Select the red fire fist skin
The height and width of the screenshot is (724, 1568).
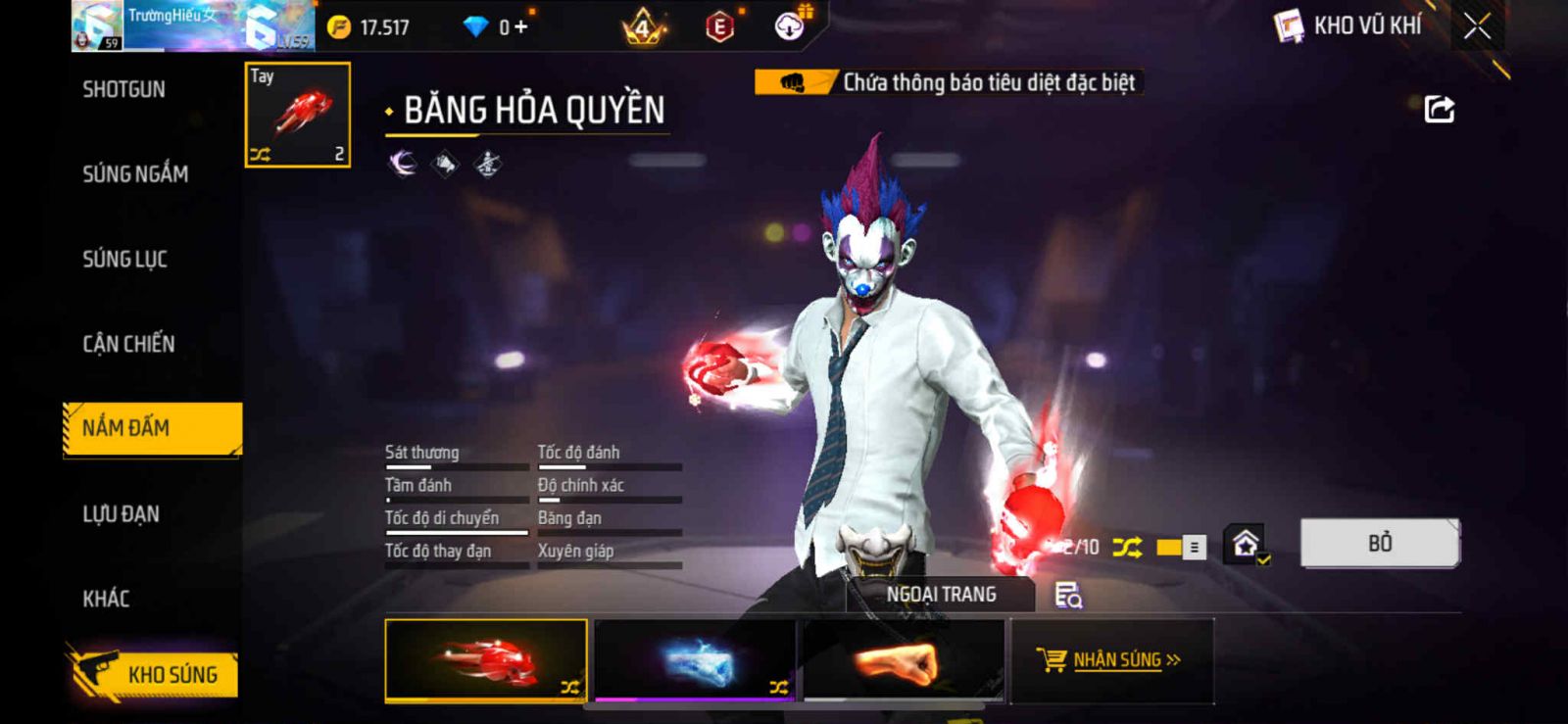[486, 660]
